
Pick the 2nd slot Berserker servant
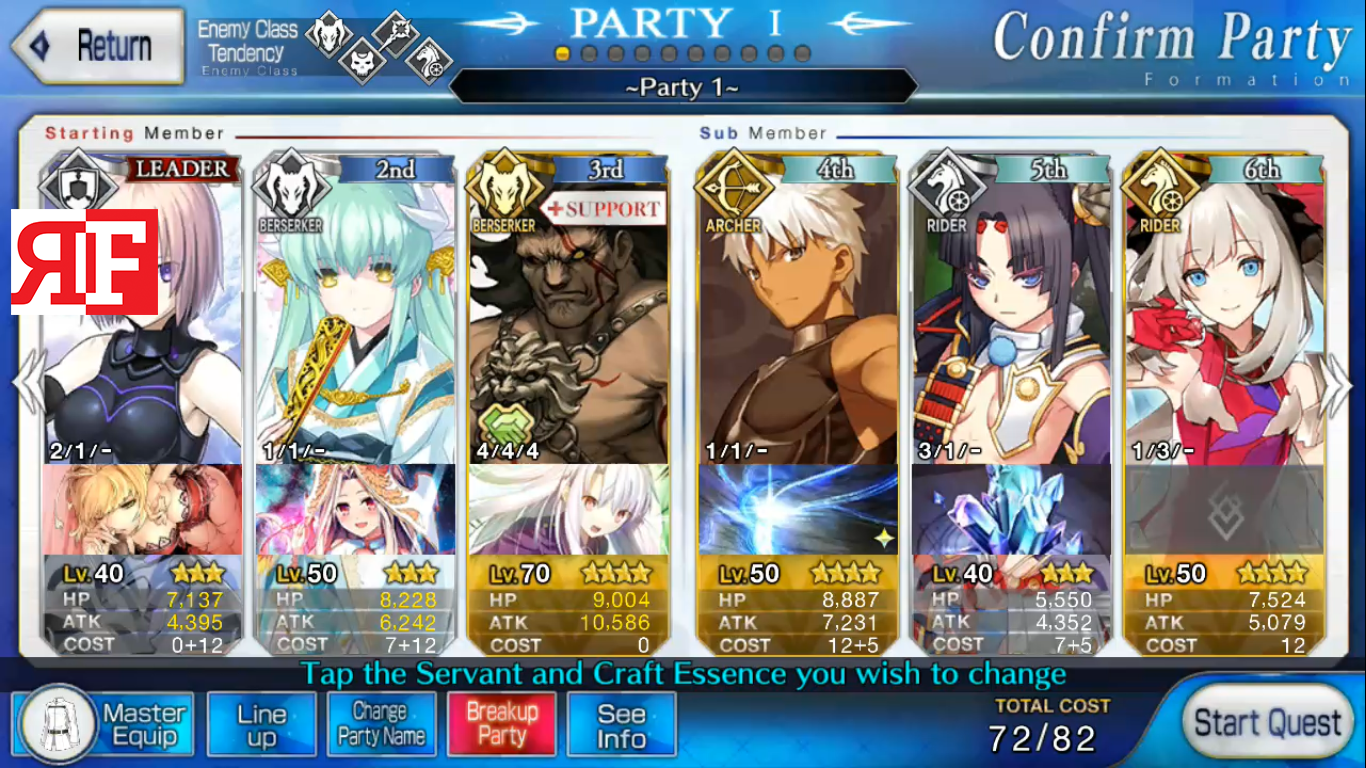point(355,320)
